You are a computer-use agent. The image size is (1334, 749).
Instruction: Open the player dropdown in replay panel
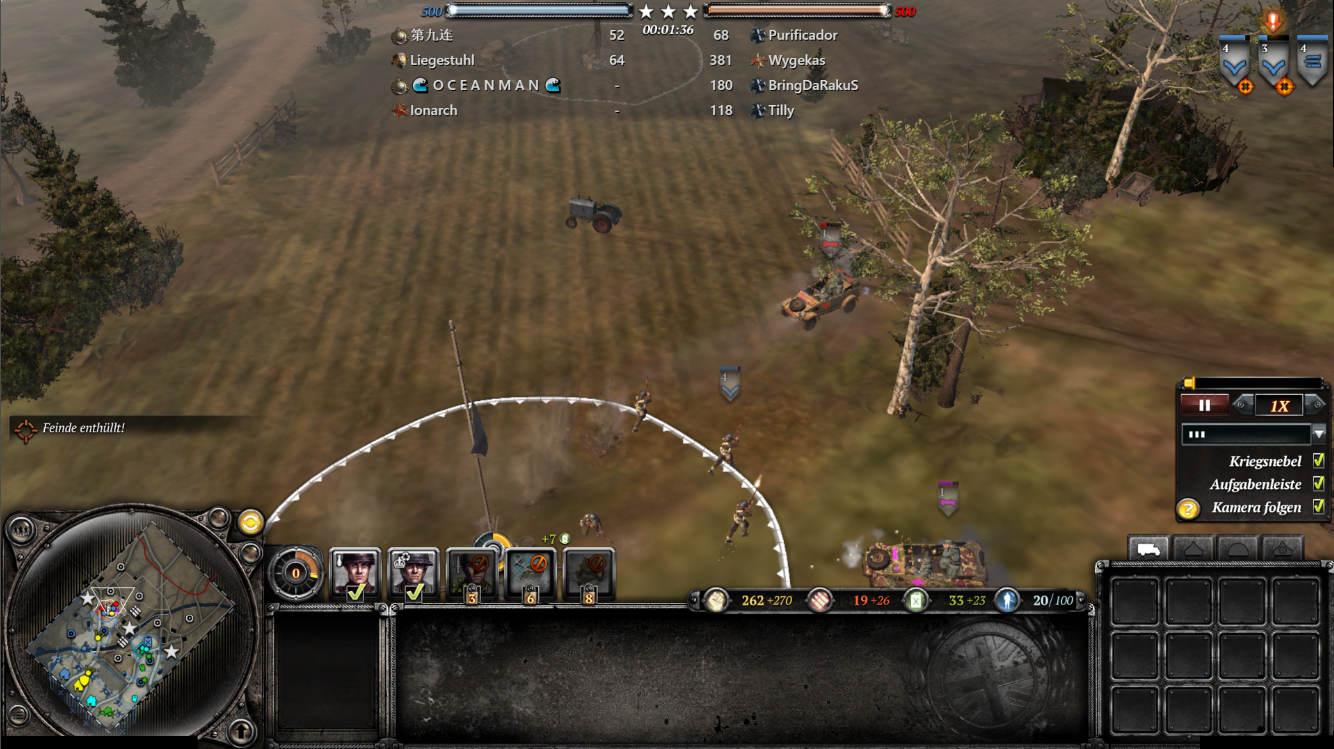[x=1318, y=434]
